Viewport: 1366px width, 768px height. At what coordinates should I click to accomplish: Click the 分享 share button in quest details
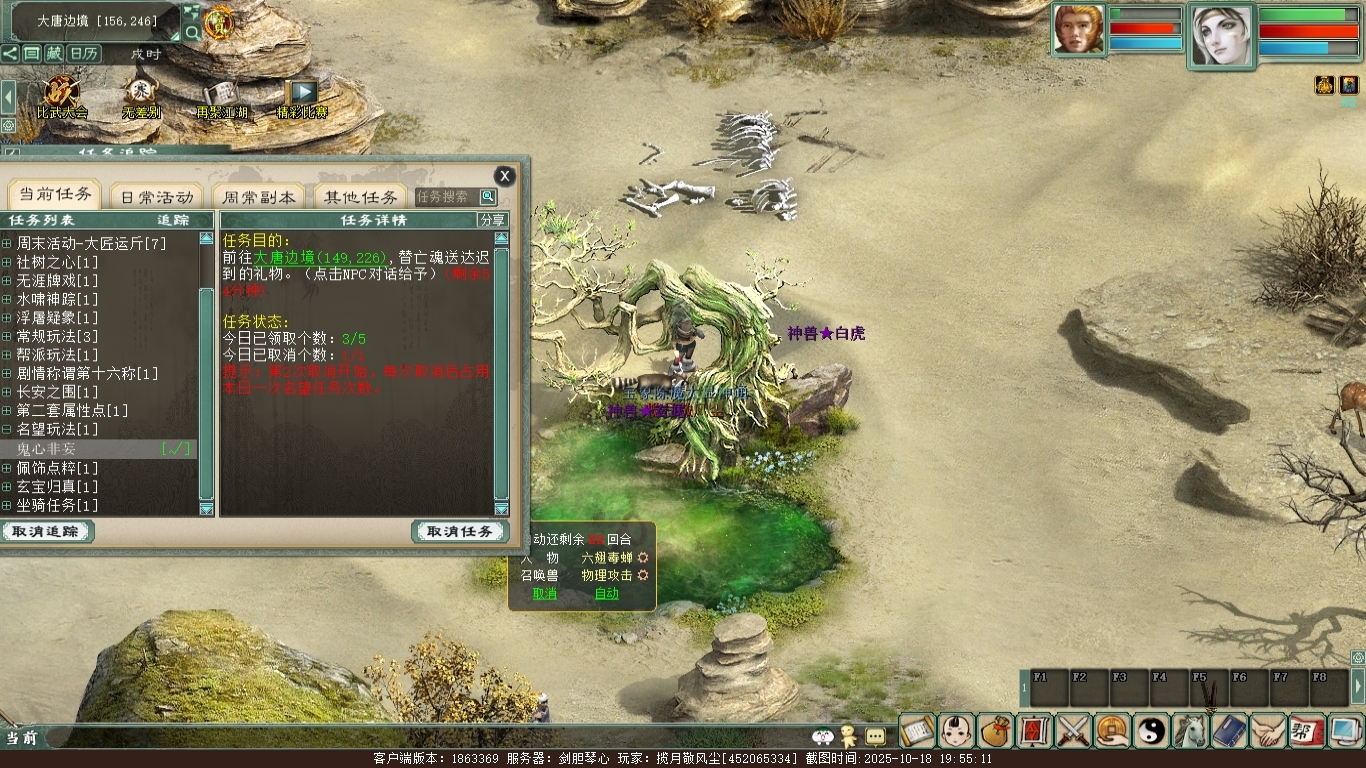coord(492,220)
